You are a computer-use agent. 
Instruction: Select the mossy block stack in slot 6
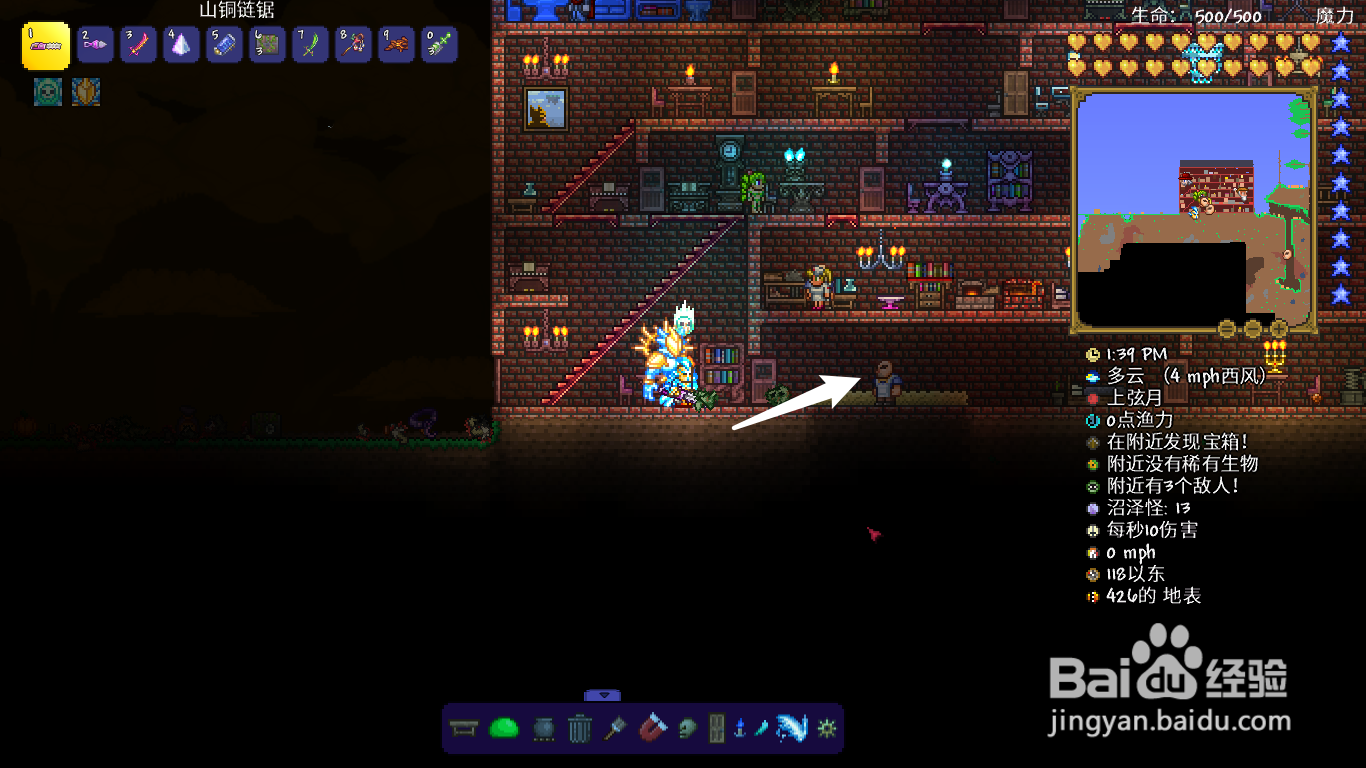click(267, 45)
